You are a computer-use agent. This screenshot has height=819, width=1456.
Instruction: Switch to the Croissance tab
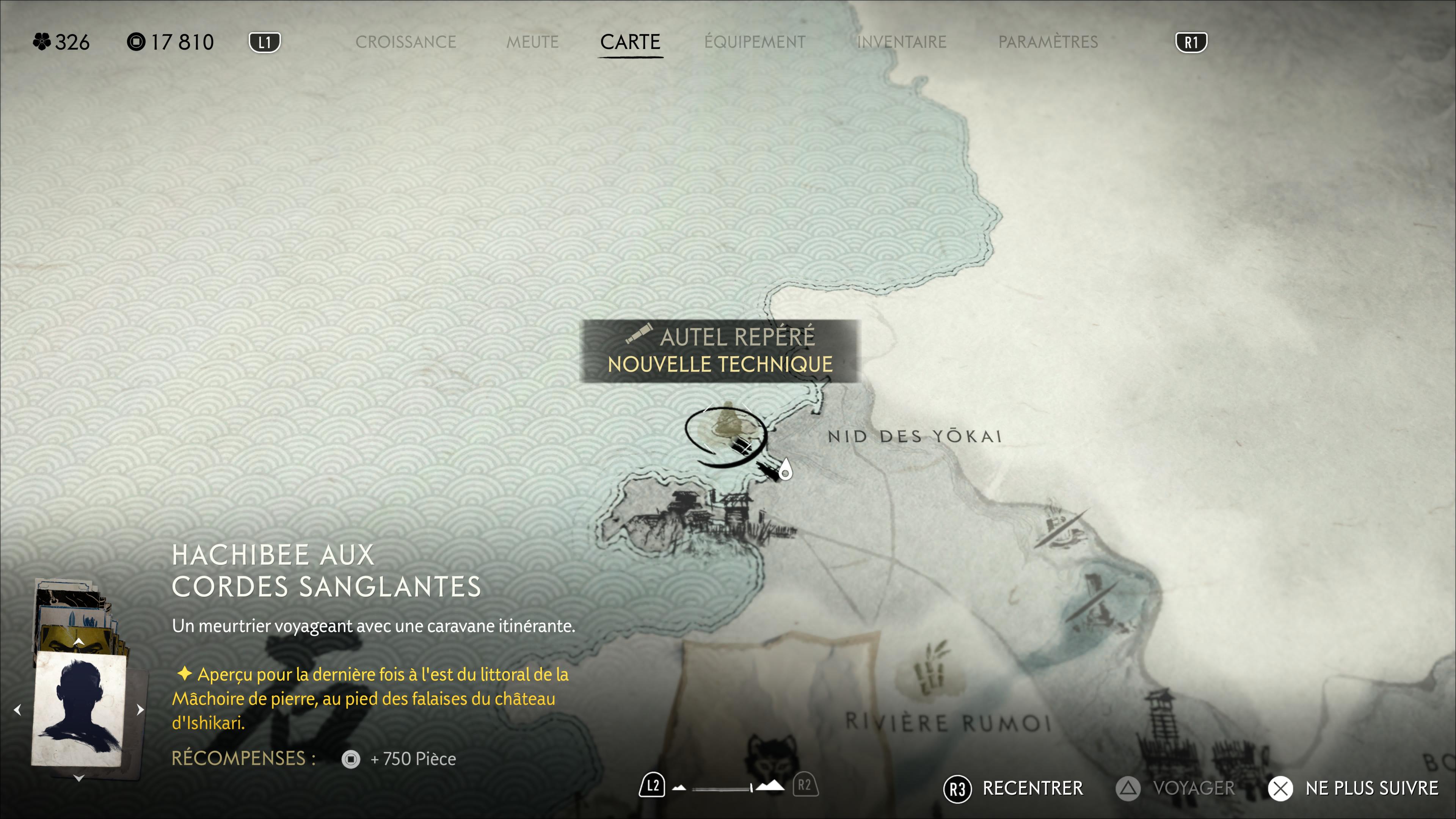pyautogui.click(x=405, y=42)
